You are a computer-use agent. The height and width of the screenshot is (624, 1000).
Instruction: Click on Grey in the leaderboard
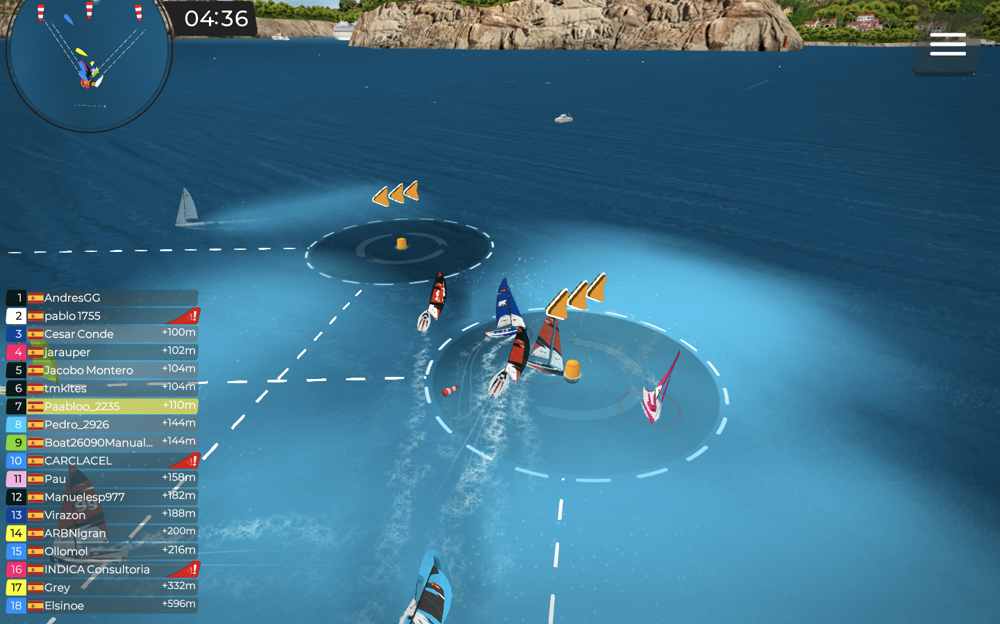point(102,588)
